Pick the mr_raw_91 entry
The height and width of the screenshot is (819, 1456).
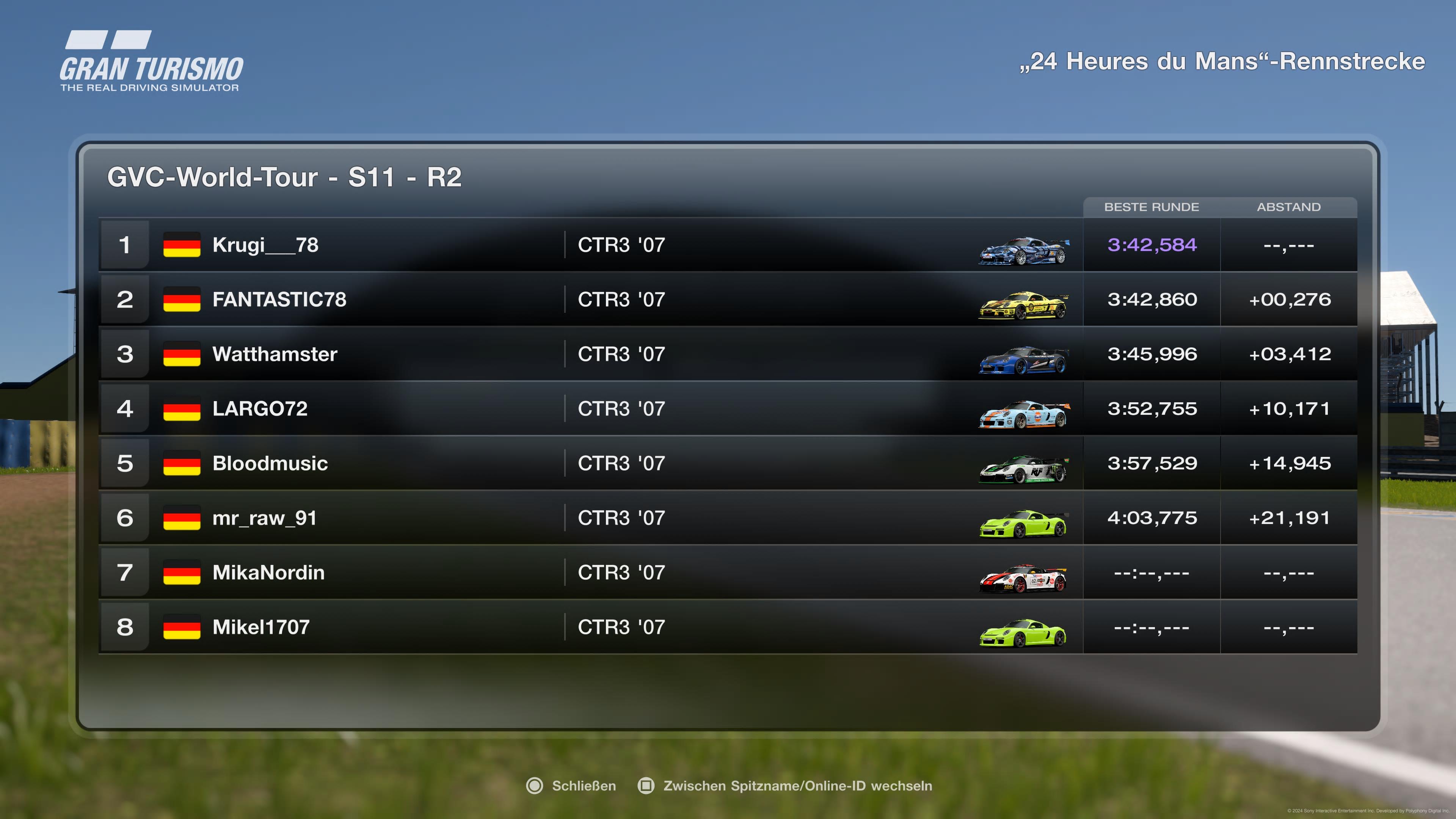click(264, 518)
